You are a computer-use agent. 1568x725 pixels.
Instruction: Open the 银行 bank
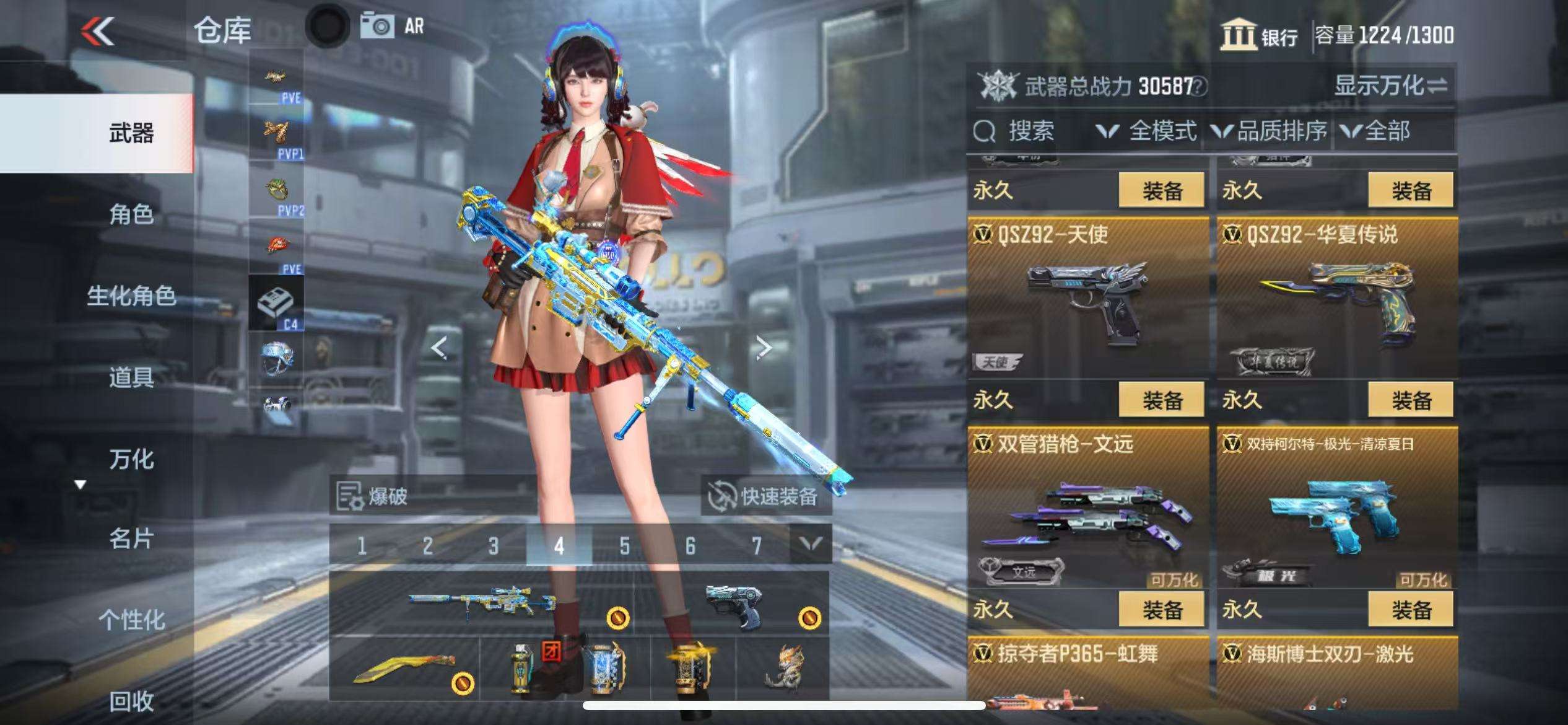click(1260, 35)
